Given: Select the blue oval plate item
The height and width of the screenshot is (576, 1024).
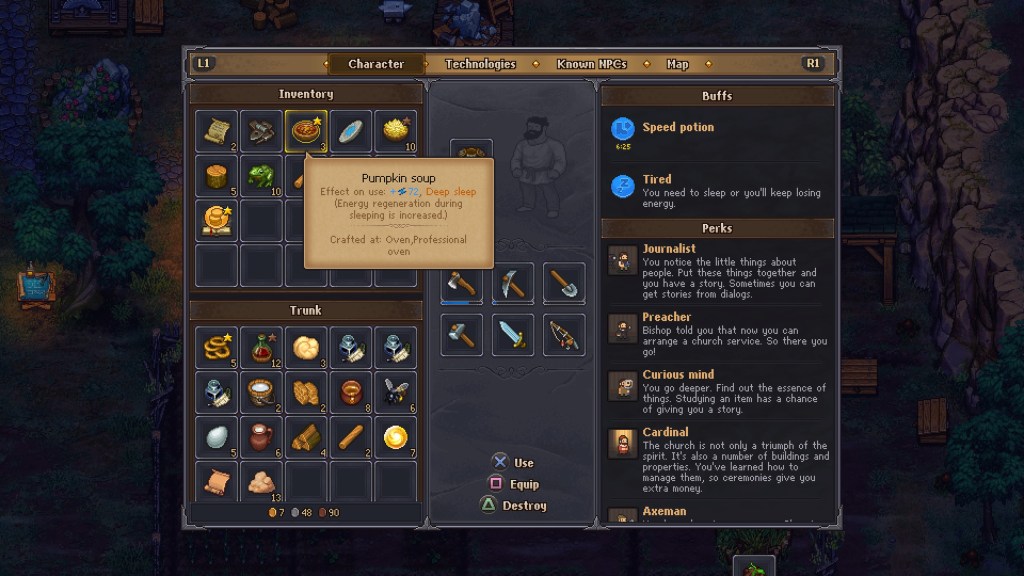Looking at the screenshot, I should (x=350, y=131).
